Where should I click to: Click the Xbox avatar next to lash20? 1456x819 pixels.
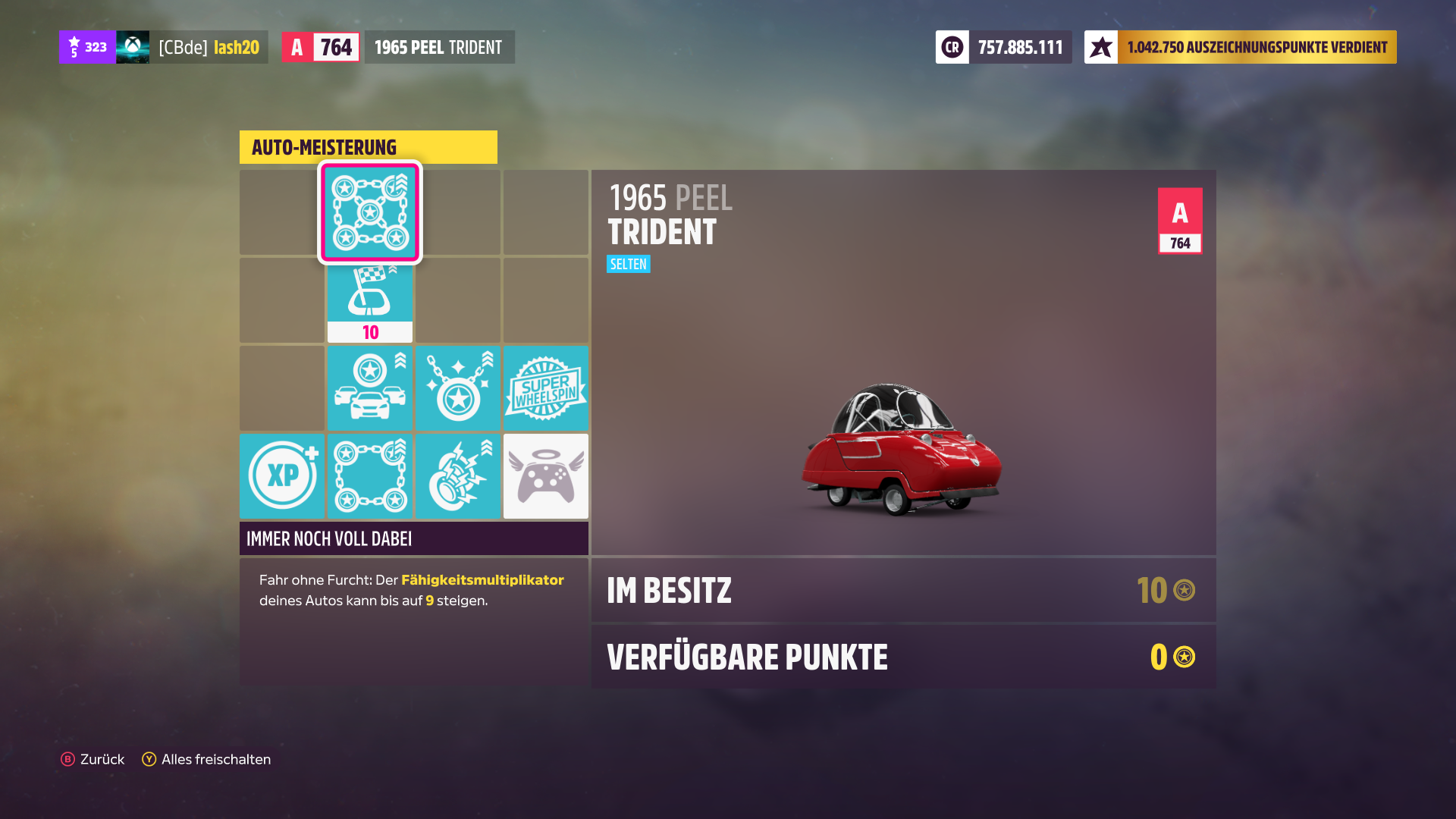133,46
